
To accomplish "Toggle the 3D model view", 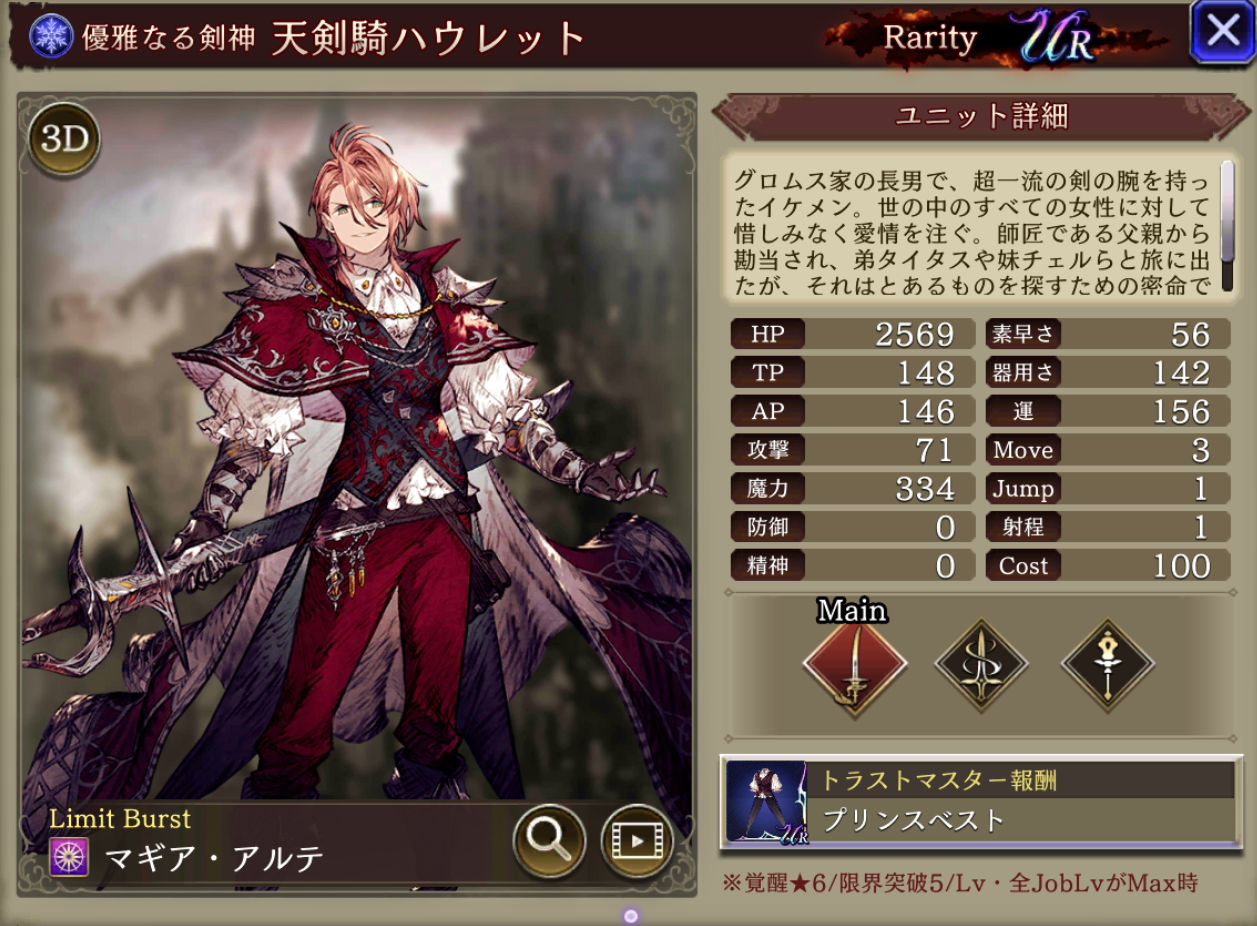I will click(x=64, y=140).
